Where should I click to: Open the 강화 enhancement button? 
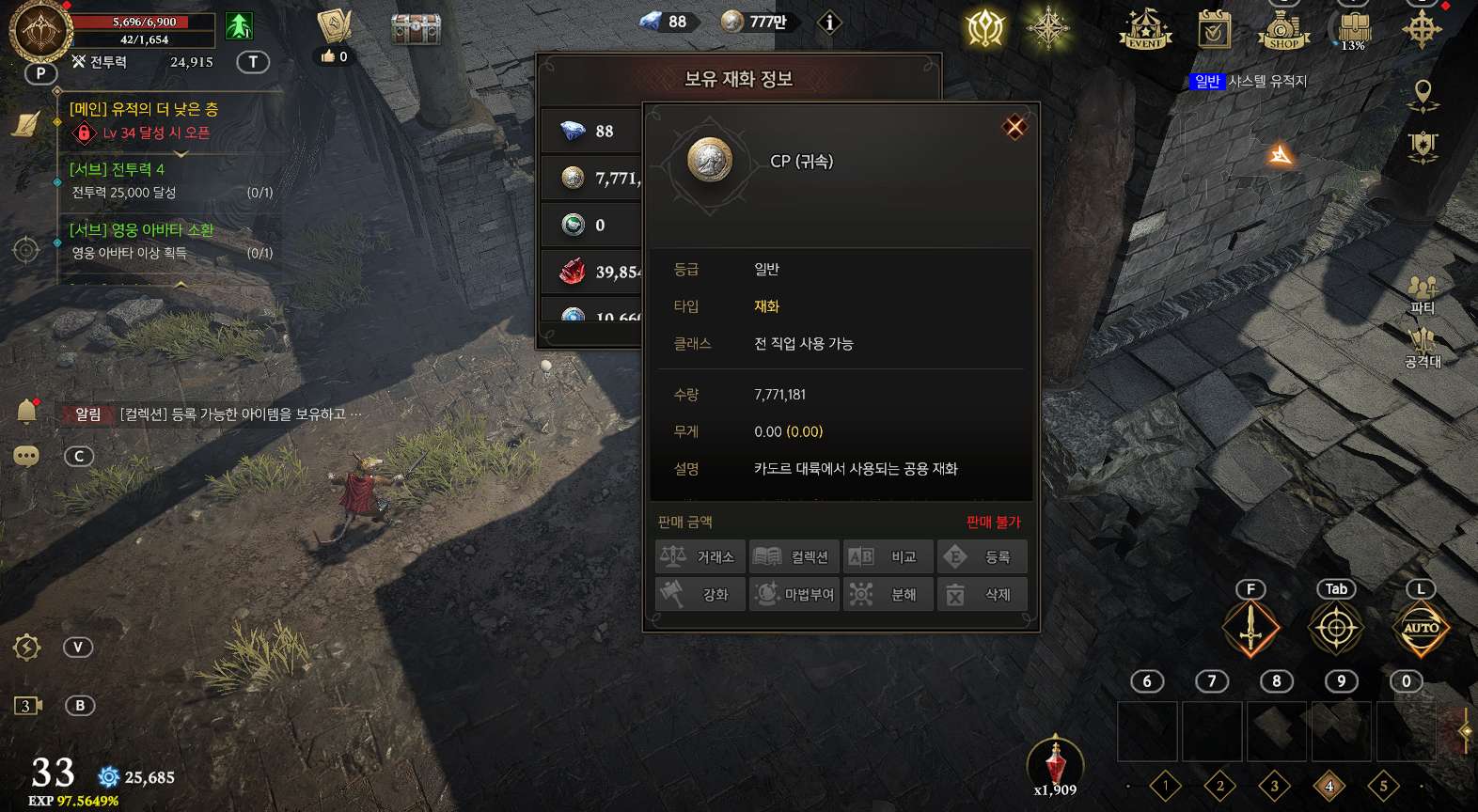coord(700,595)
